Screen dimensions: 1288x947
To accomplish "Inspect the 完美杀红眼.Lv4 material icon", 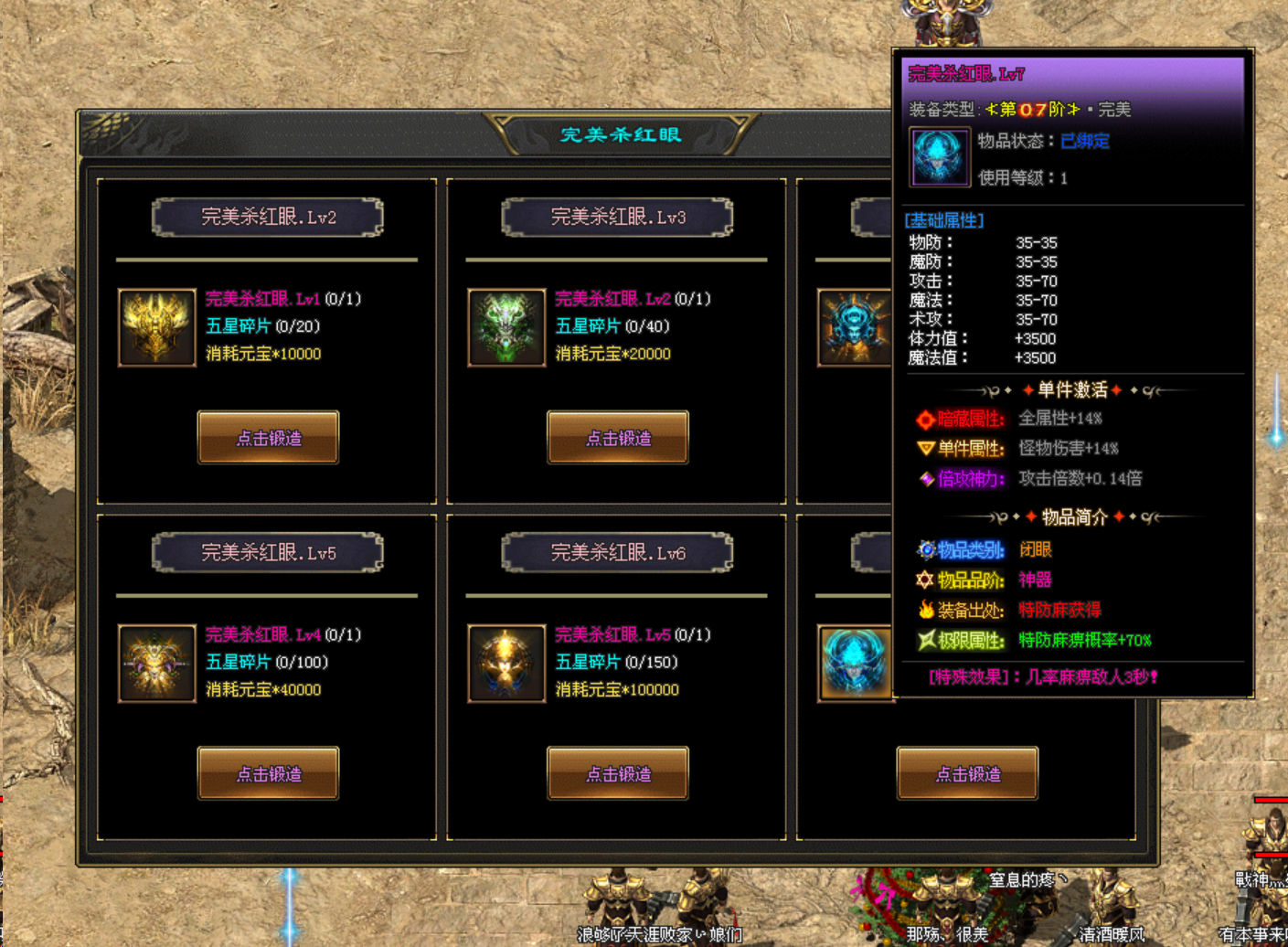I will tap(156, 663).
